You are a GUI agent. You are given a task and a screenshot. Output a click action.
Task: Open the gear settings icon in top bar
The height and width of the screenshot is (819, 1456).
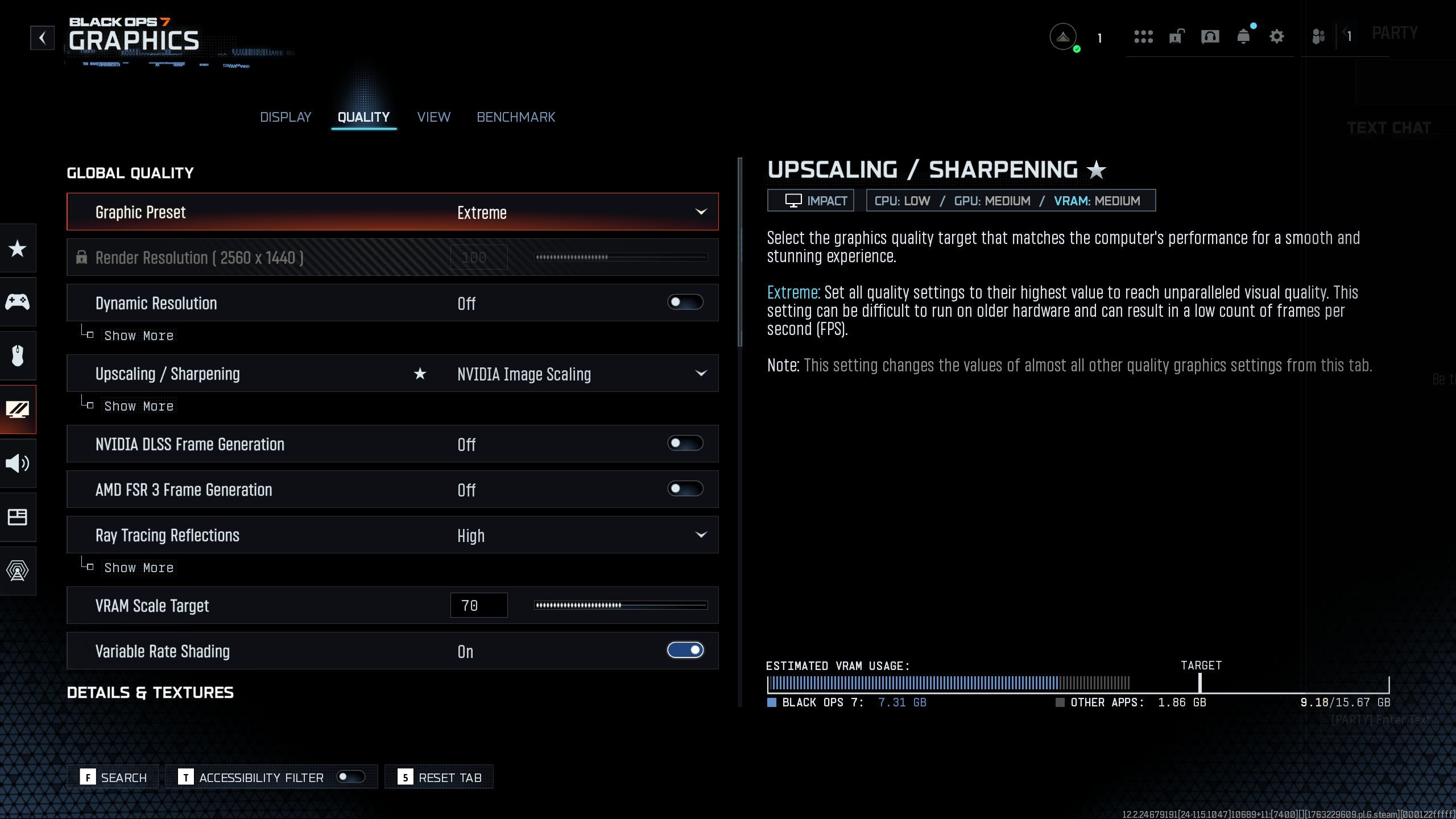coord(1276,37)
